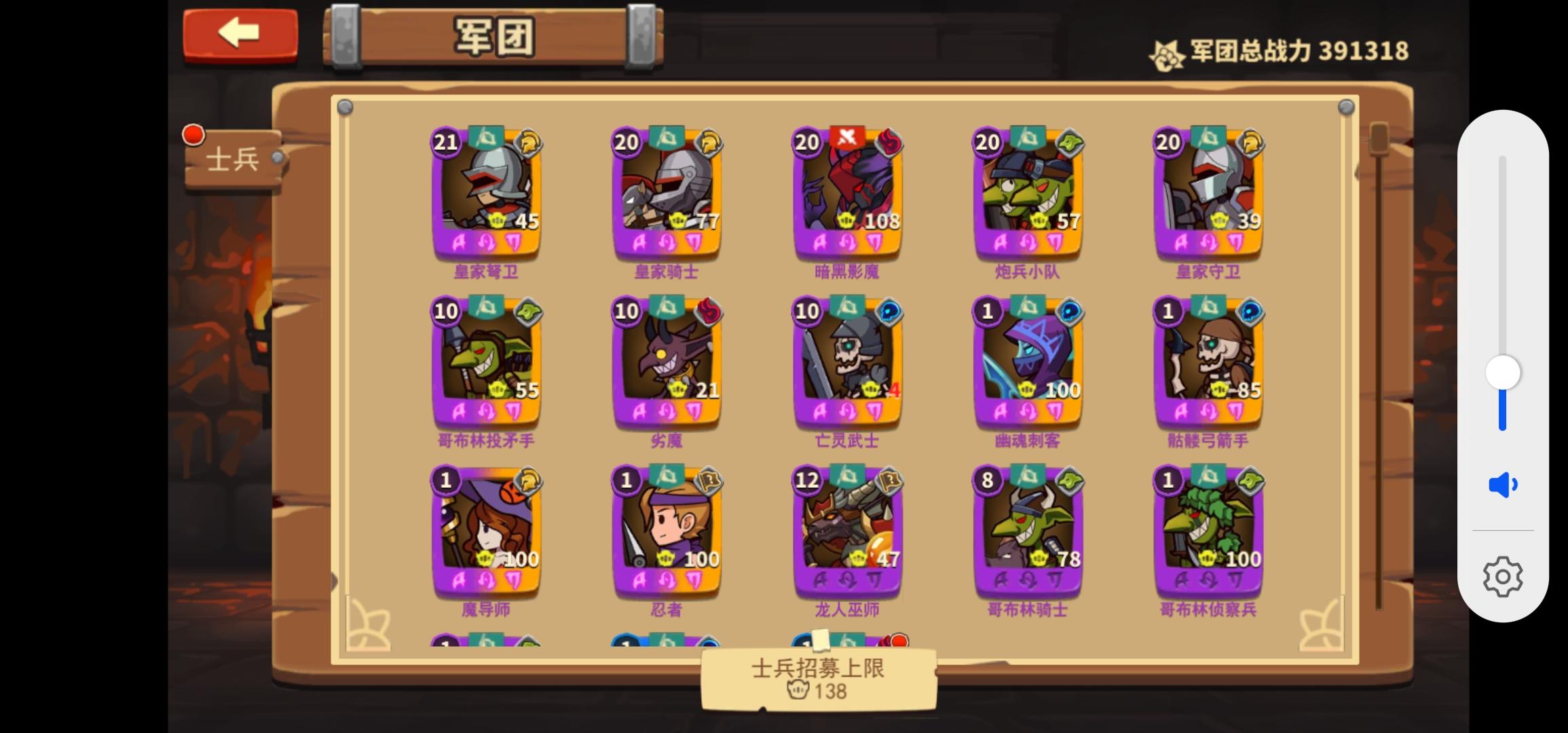The image size is (1568, 733).
Task: Toggle the last pink rune on 忍者 card
Action: pos(693,580)
